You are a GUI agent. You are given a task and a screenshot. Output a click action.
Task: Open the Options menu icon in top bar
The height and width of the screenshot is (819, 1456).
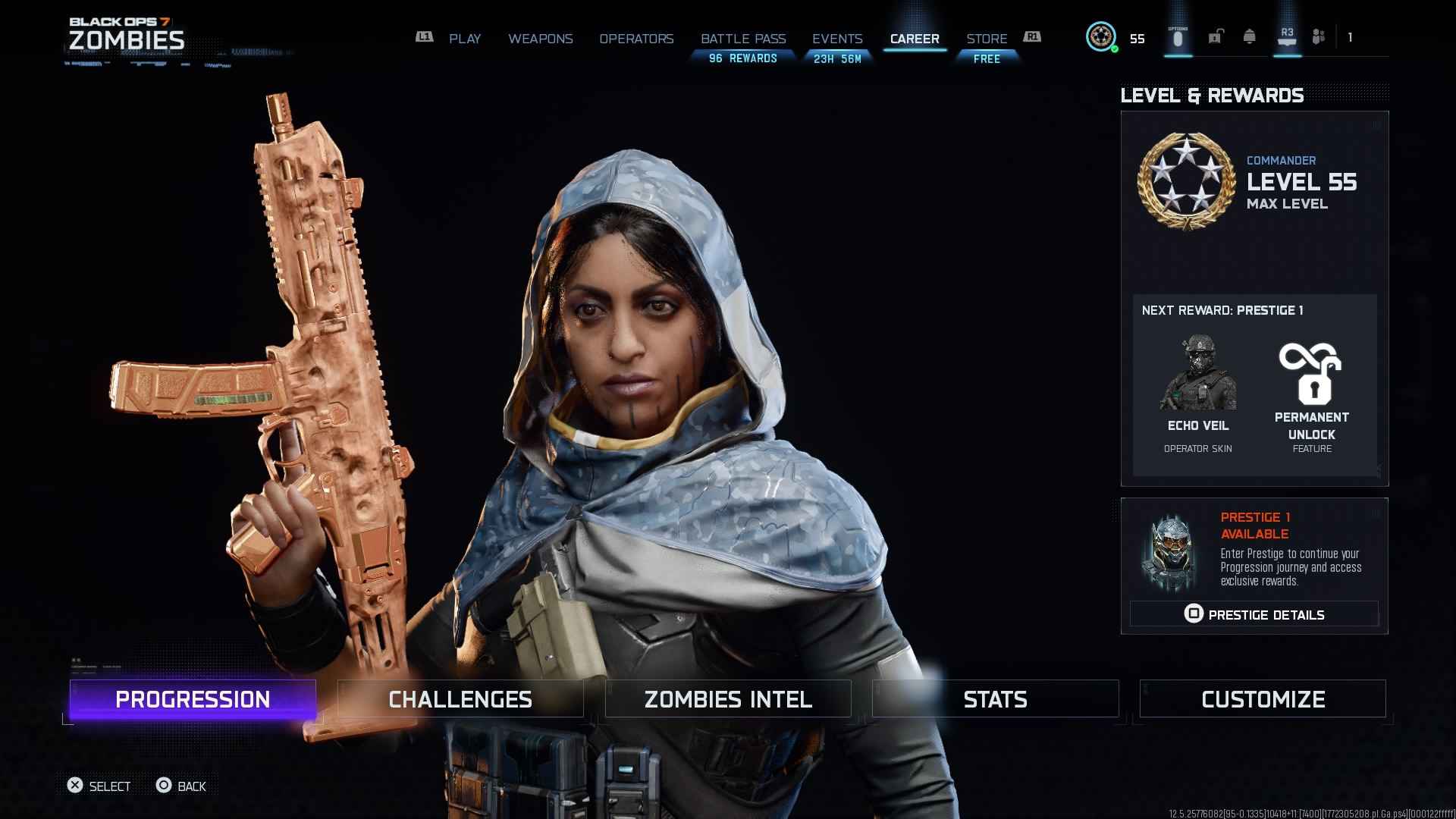pyautogui.click(x=1178, y=38)
